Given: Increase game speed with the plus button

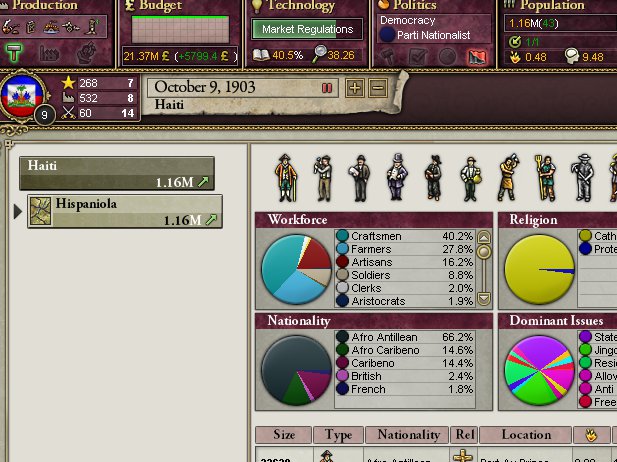Looking at the screenshot, I should (x=355, y=88).
